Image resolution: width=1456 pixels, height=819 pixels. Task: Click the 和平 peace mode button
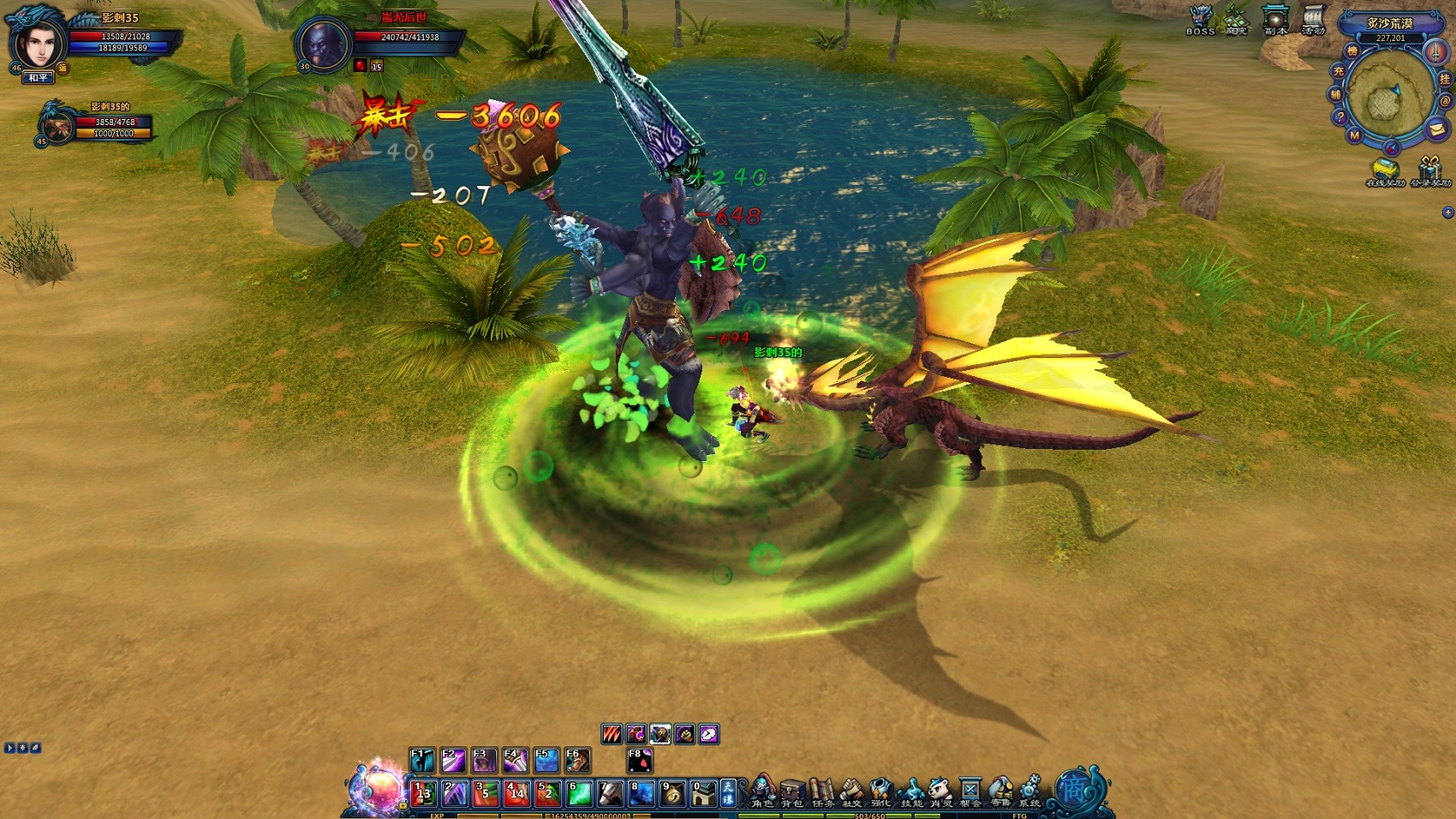pyautogui.click(x=39, y=78)
